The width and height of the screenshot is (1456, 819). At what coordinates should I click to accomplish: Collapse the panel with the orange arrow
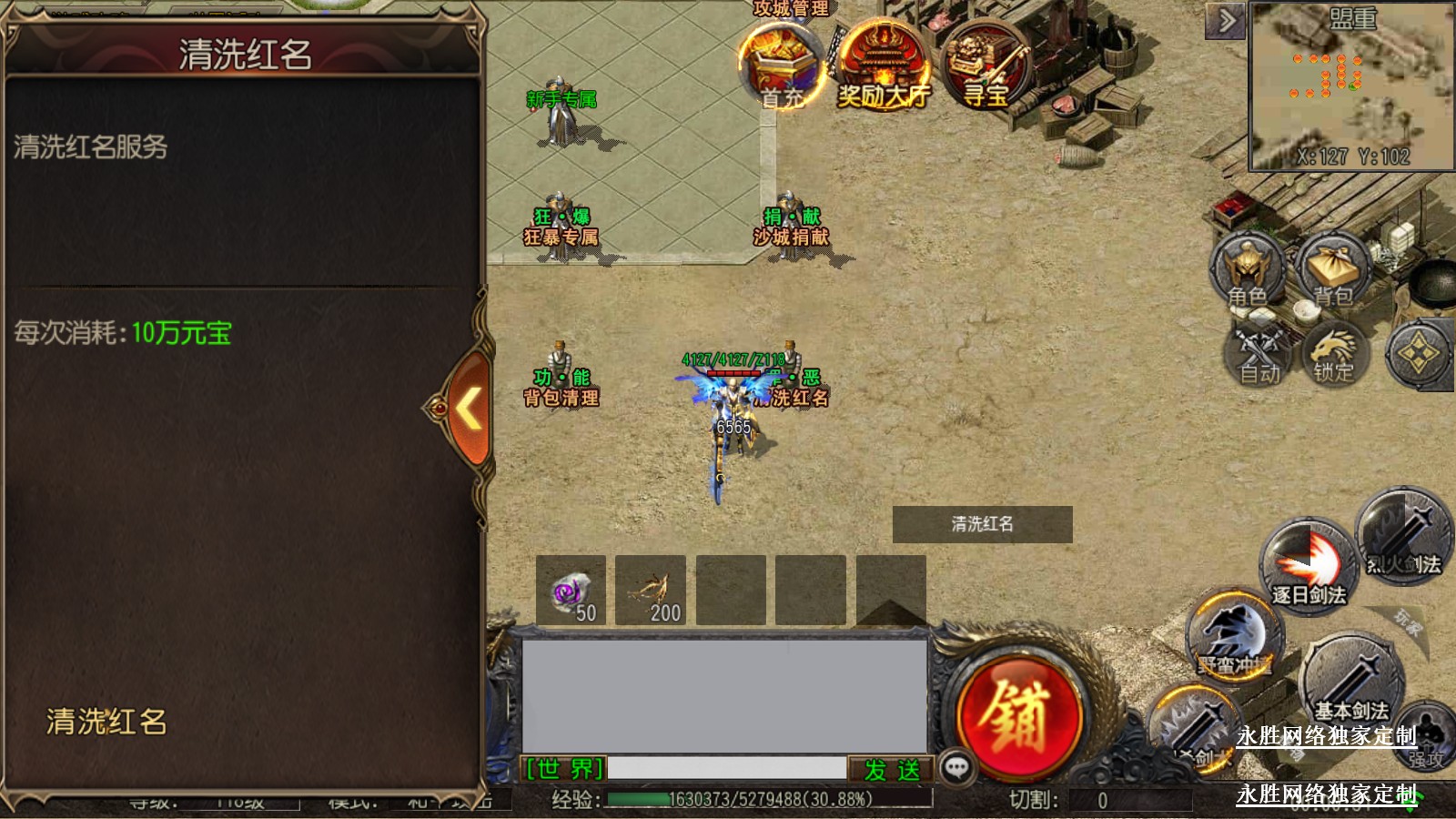(469, 409)
